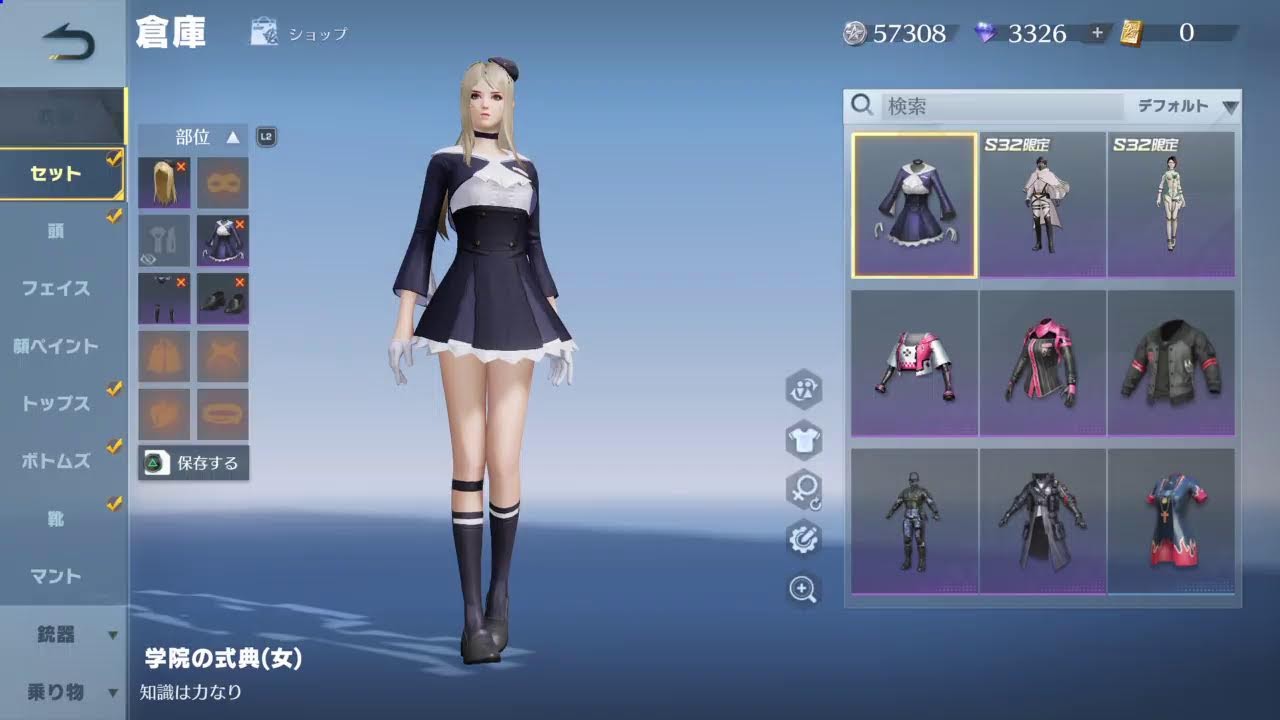Viewport: 1280px width, 720px height.
Task: Open the ショップ shop
Action: click(299, 33)
